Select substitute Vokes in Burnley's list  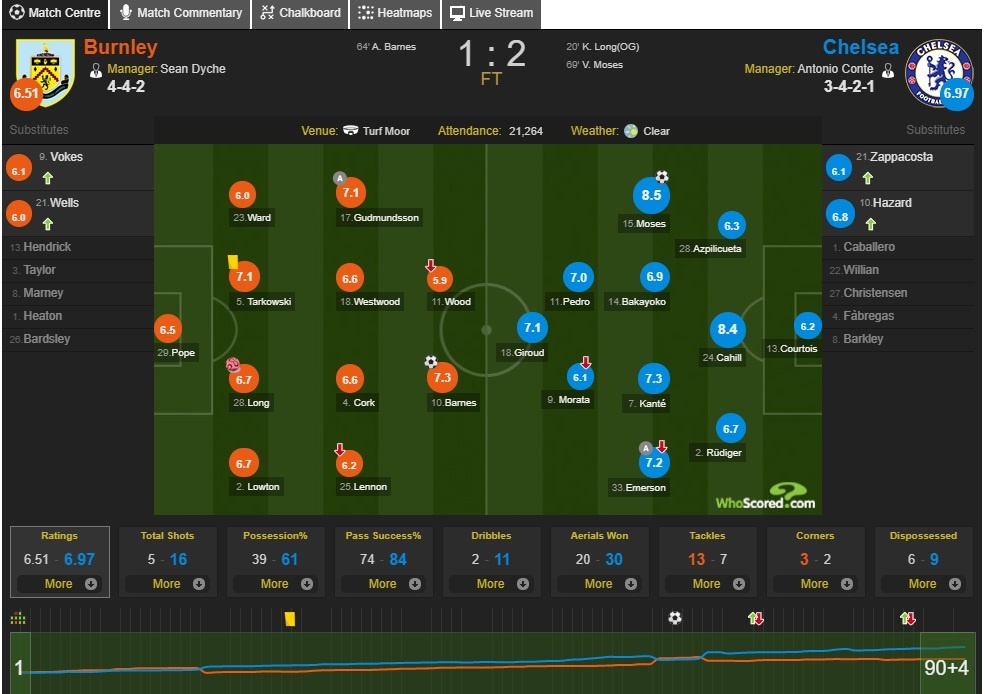point(66,157)
